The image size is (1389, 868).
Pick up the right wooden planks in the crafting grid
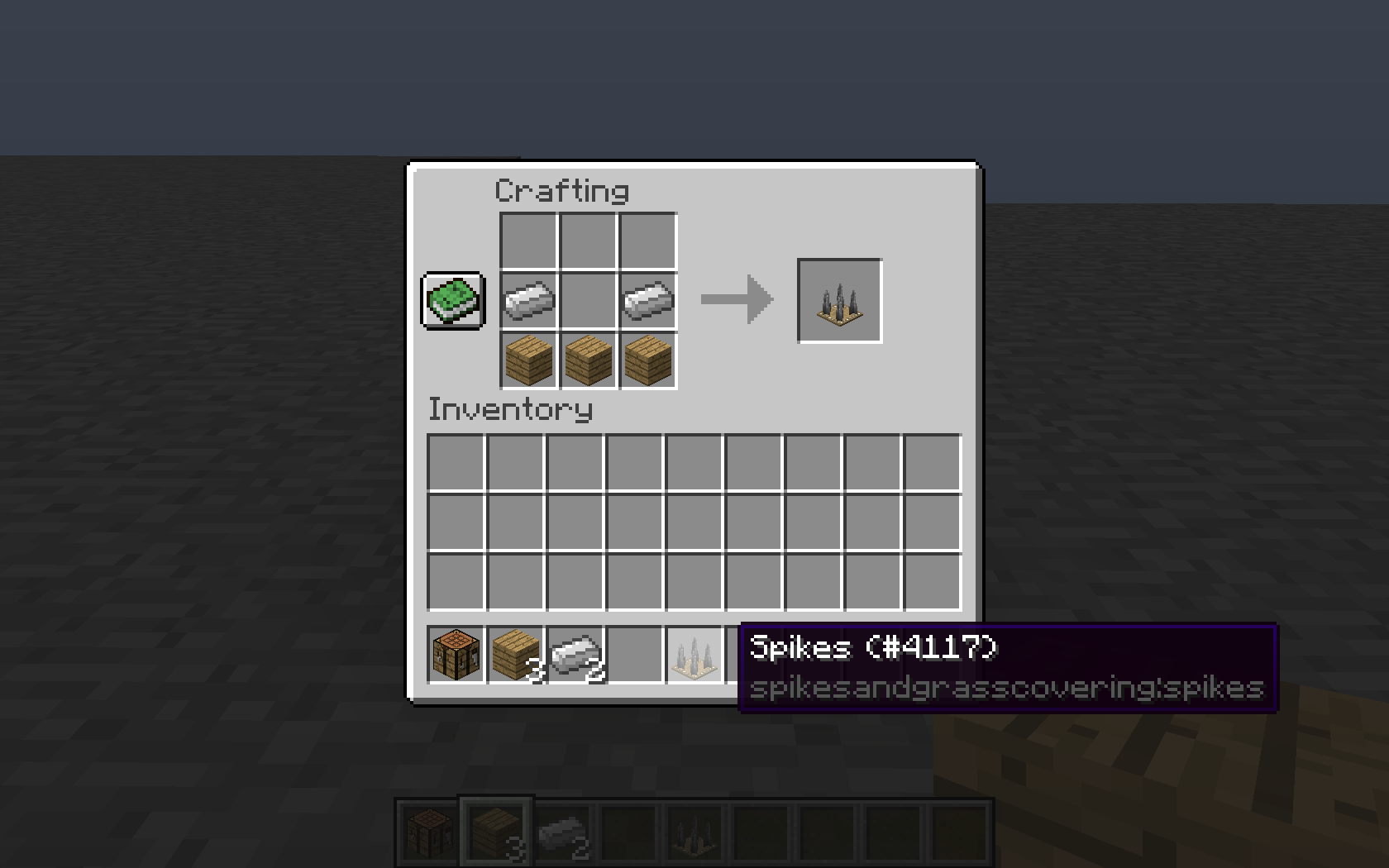click(647, 362)
